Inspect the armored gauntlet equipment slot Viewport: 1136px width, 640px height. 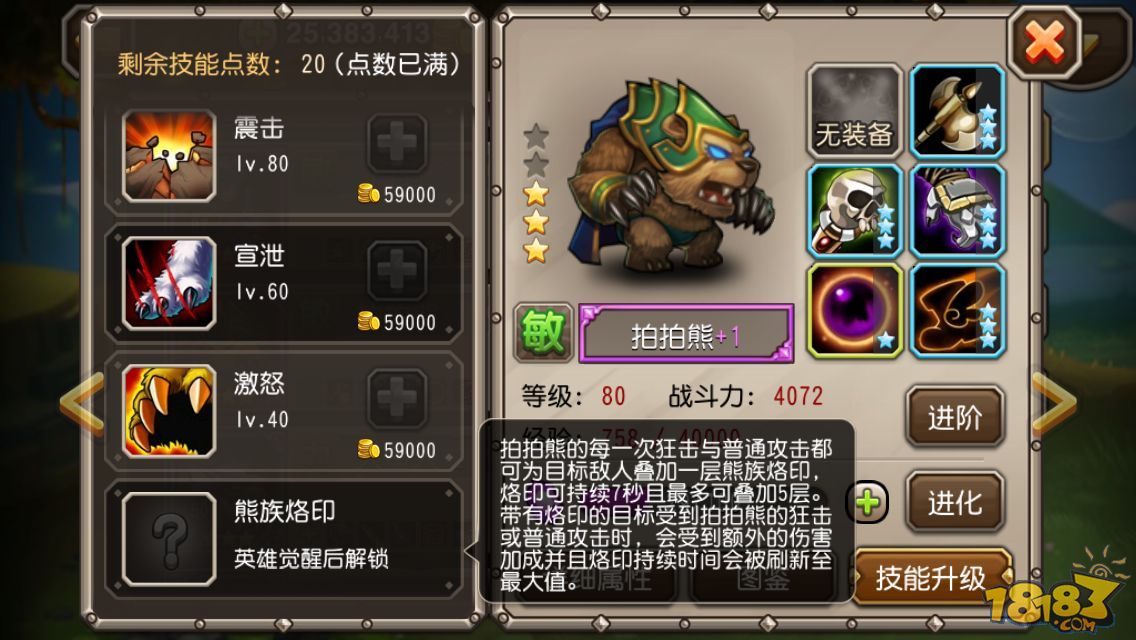[x=957, y=211]
